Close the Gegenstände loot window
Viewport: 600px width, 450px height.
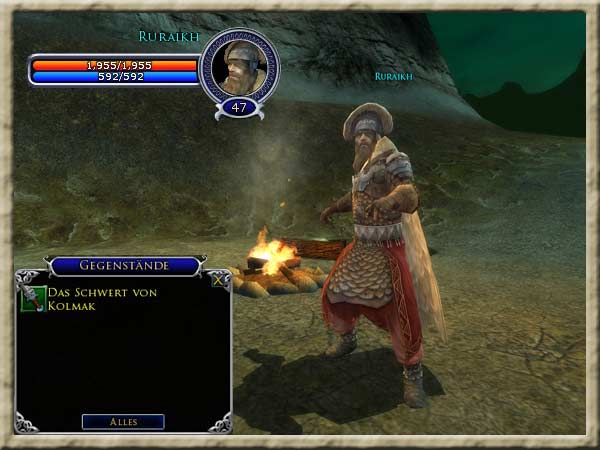(x=220, y=280)
